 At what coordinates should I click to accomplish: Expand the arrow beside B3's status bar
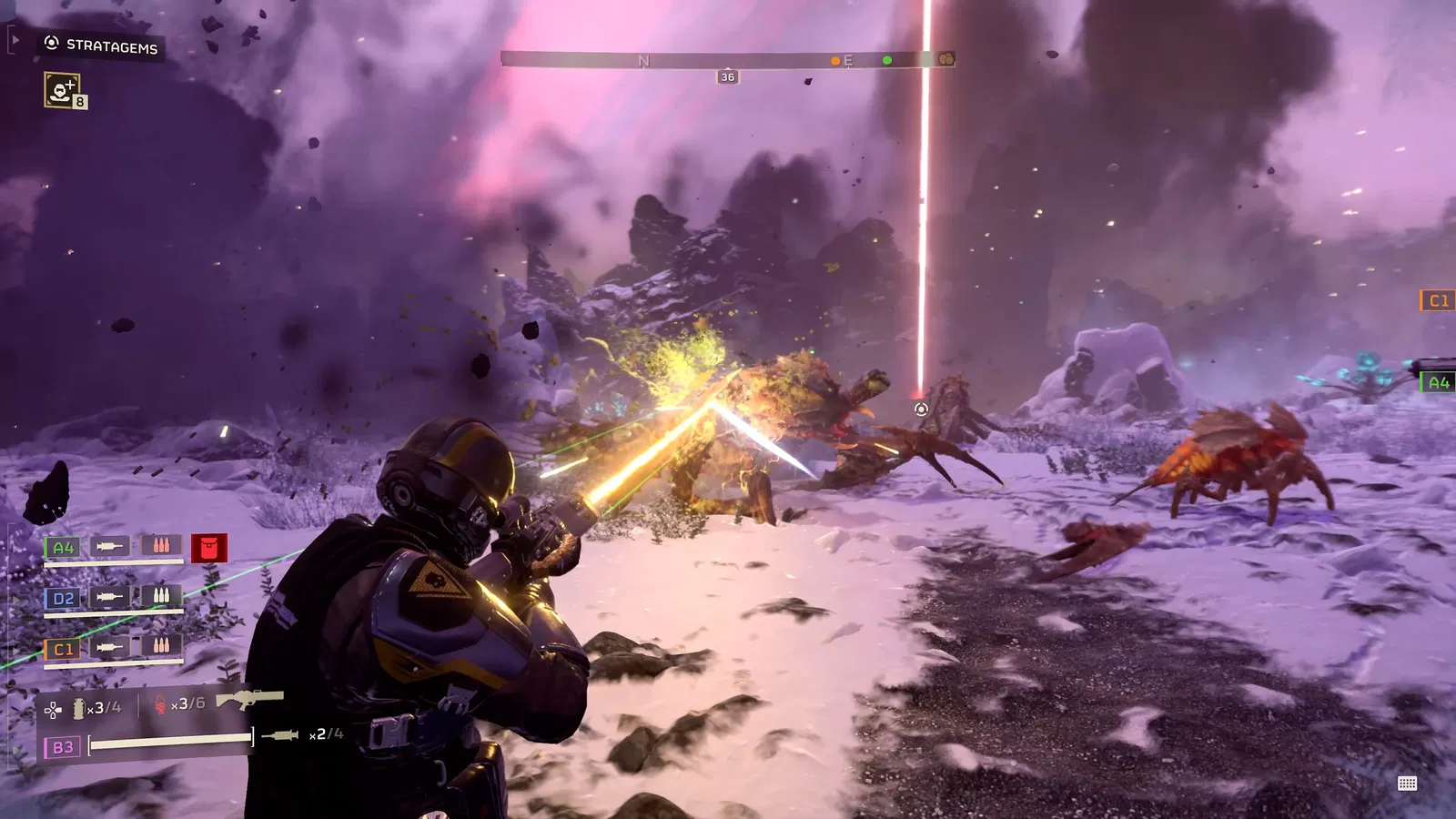point(15,748)
